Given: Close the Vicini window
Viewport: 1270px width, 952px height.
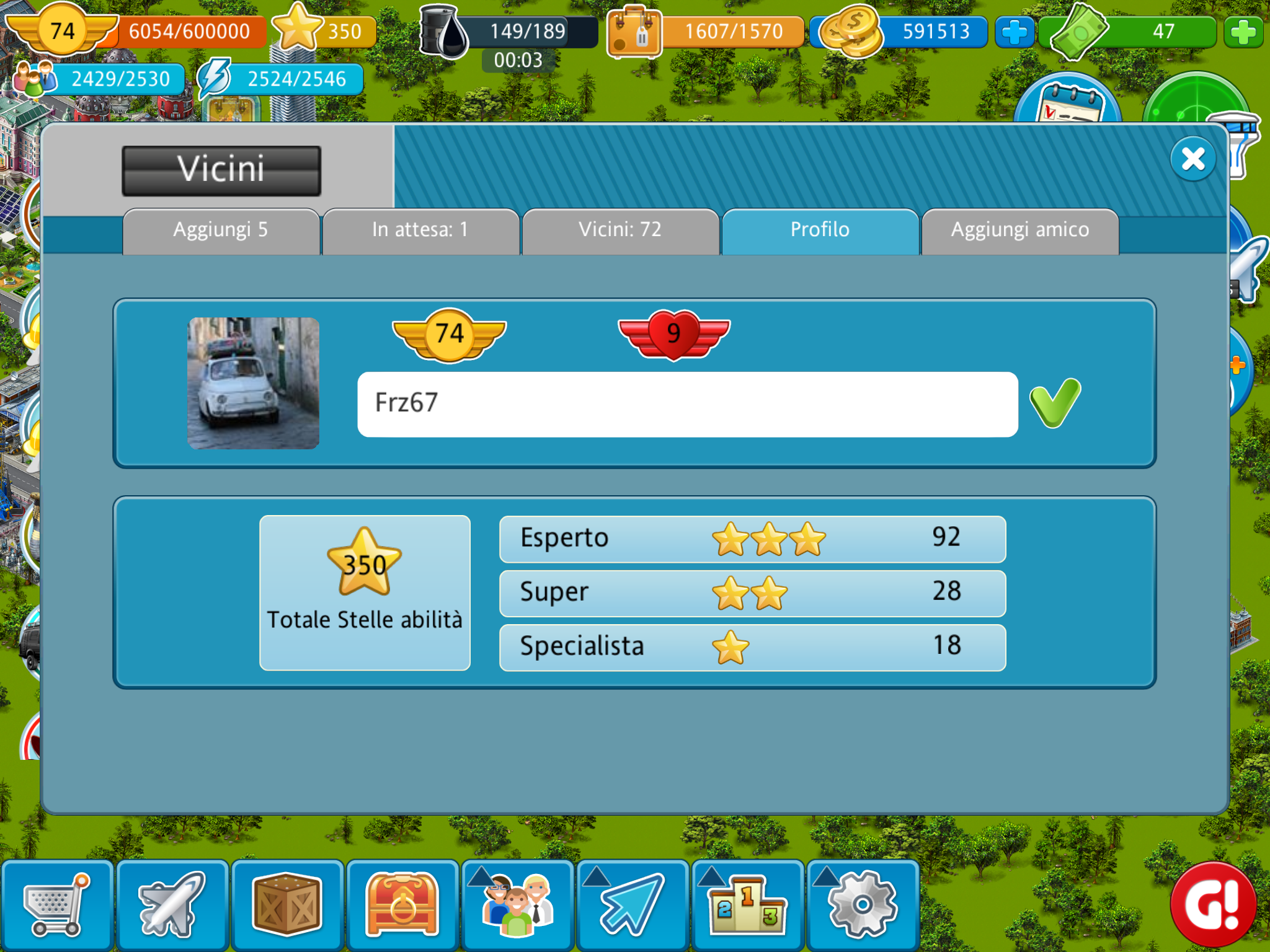Looking at the screenshot, I should (1192, 159).
